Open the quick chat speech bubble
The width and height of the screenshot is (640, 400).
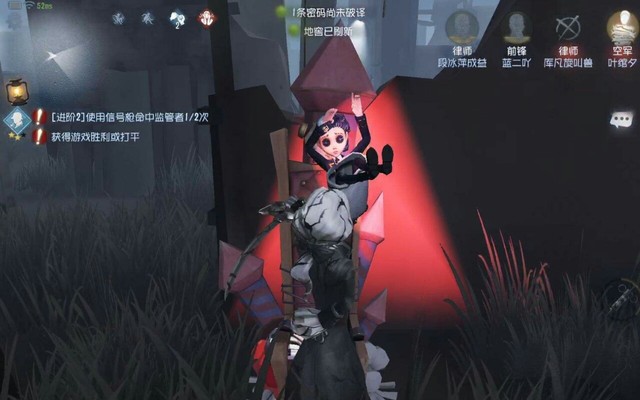tap(621, 119)
